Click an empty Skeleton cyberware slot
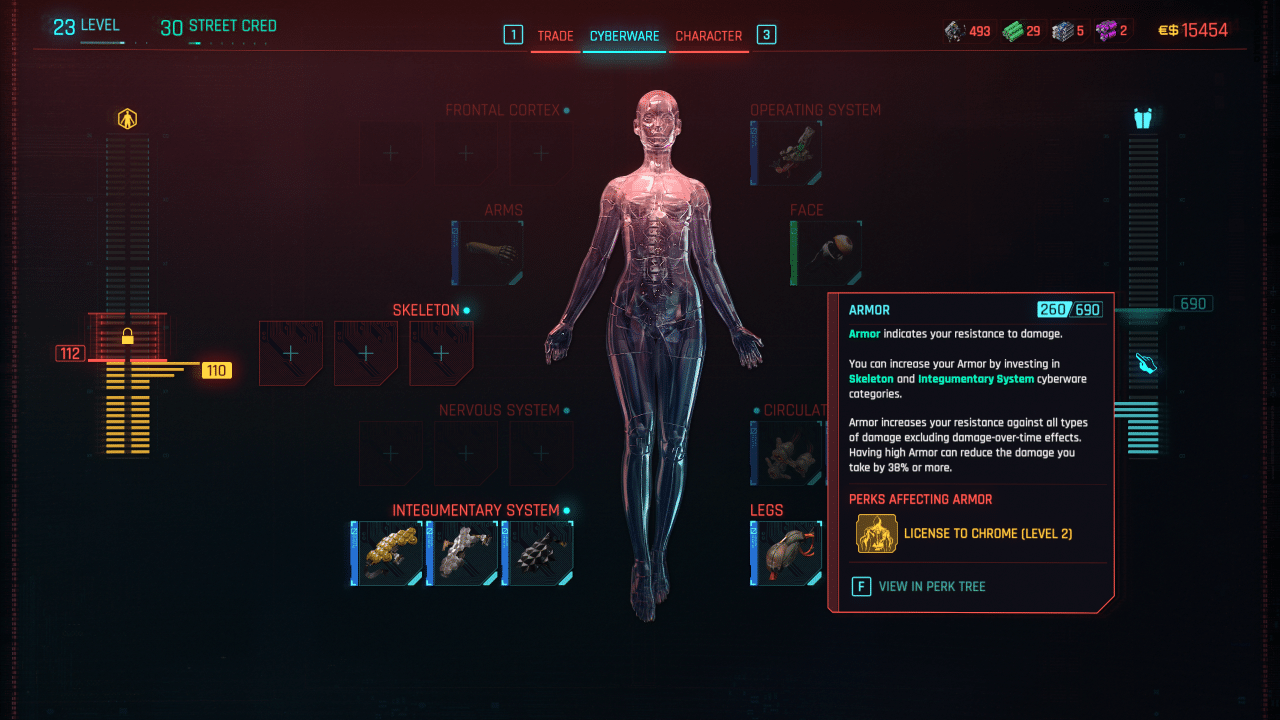This screenshot has width=1280, height=720. 290,353
